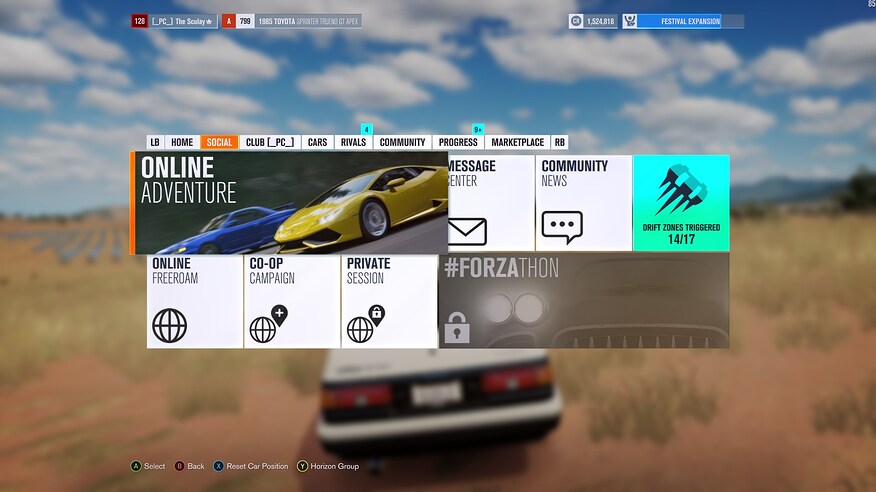876x492 pixels.
Task: Open the Message Center tile
Action: 490,202
